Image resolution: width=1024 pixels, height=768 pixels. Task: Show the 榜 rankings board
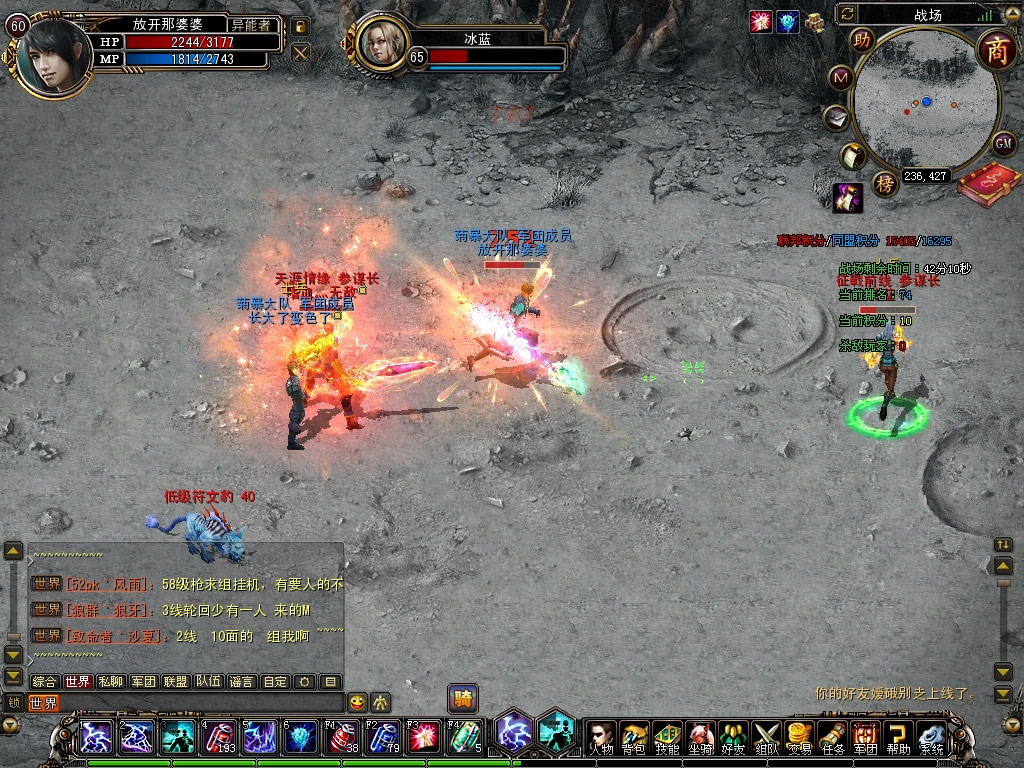coord(884,184)
